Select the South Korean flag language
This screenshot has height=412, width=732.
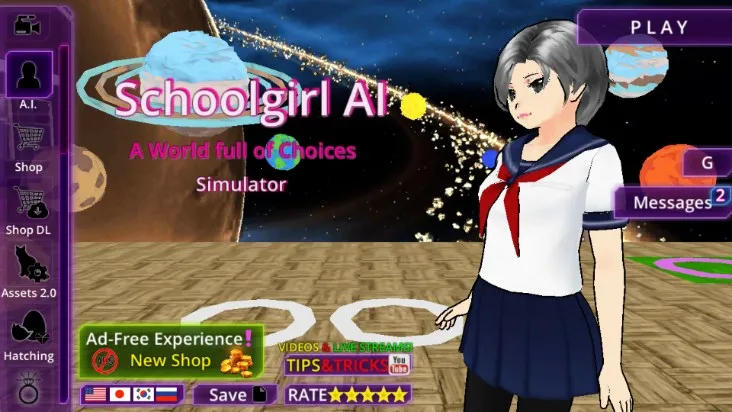[x=146, y=395]
